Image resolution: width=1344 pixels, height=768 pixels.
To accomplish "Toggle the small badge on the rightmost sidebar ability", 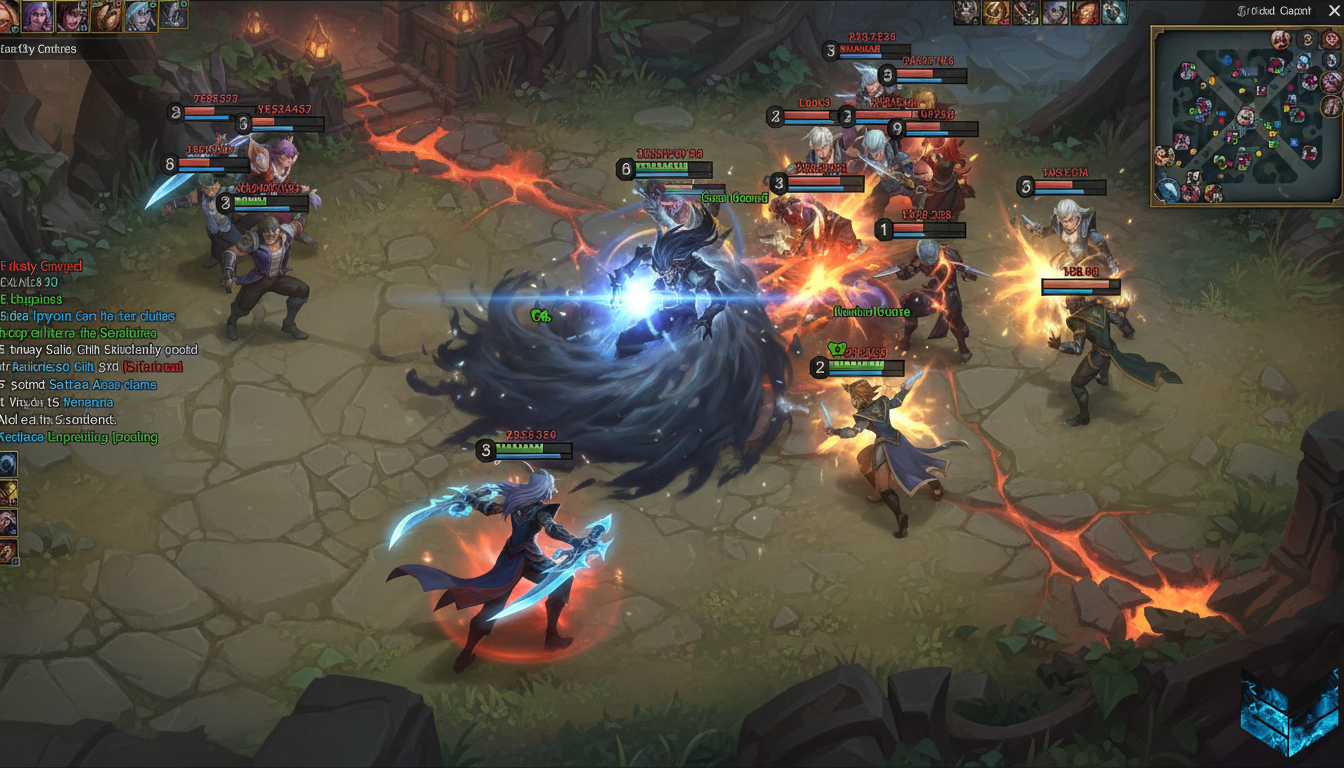I will tap(15, 561).
